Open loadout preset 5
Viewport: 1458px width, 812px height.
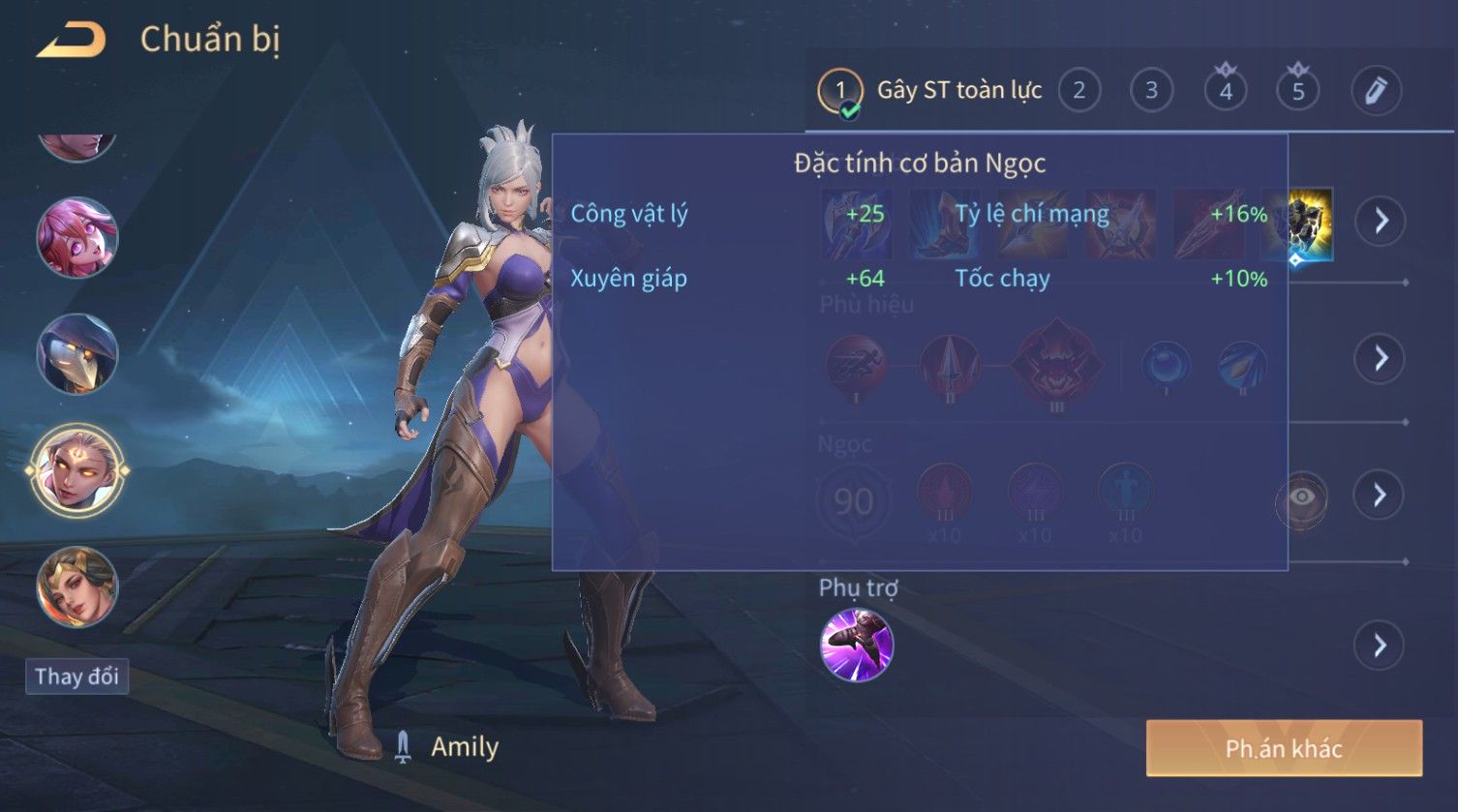(x=1298, y=91)
